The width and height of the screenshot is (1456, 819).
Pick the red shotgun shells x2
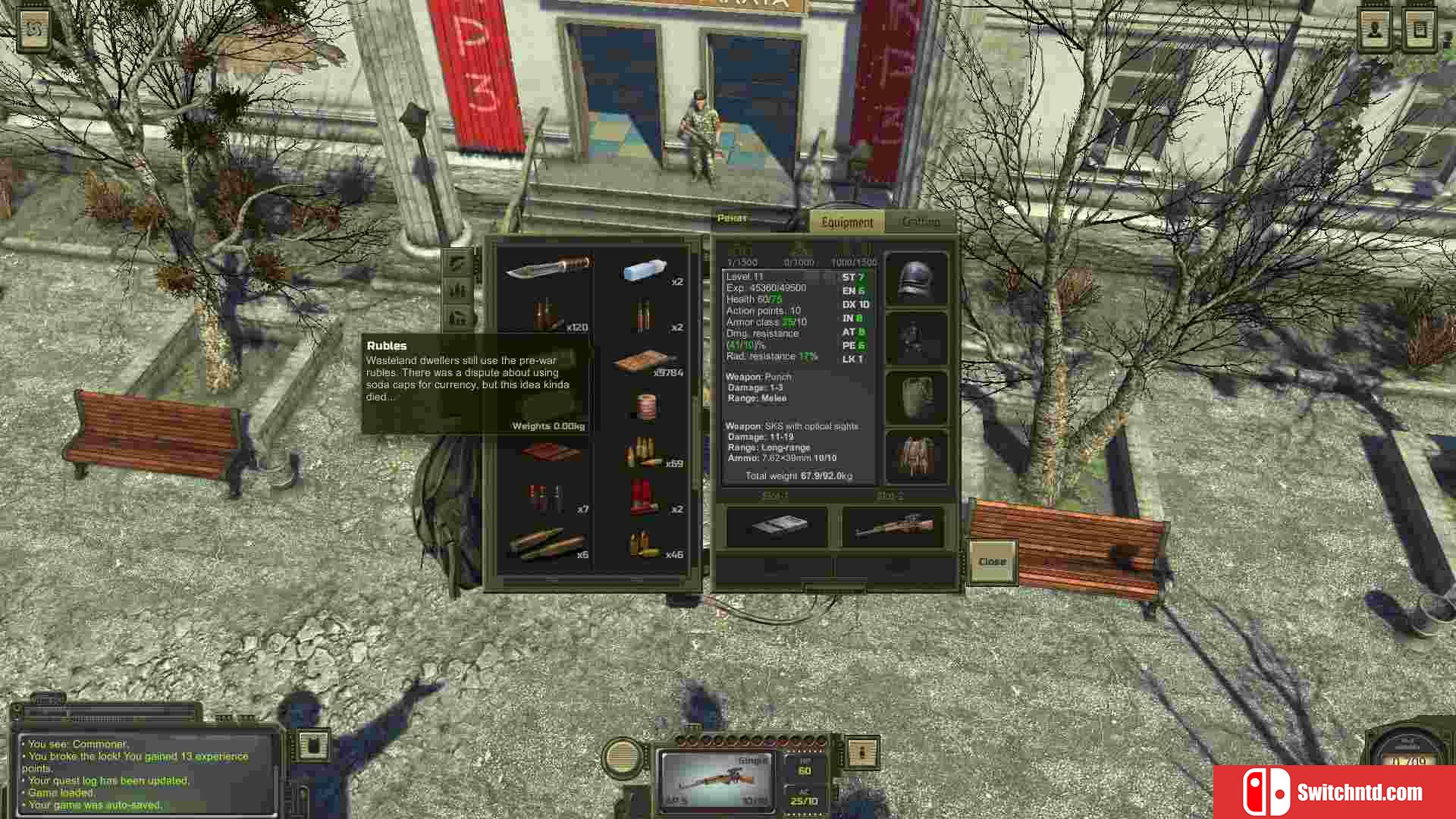click(643, 499)
